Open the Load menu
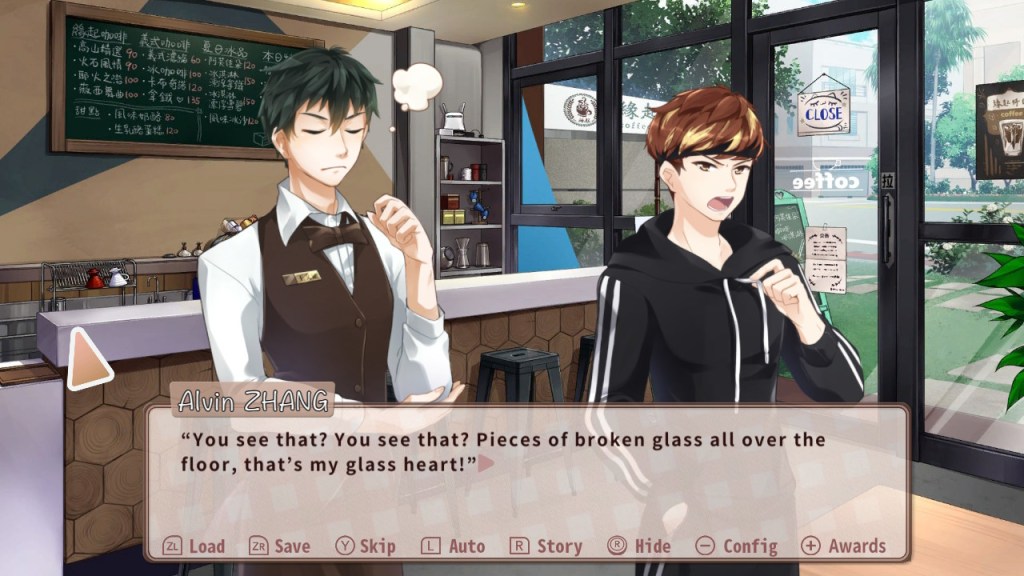 pyautogui.click(x=195, y=546)
